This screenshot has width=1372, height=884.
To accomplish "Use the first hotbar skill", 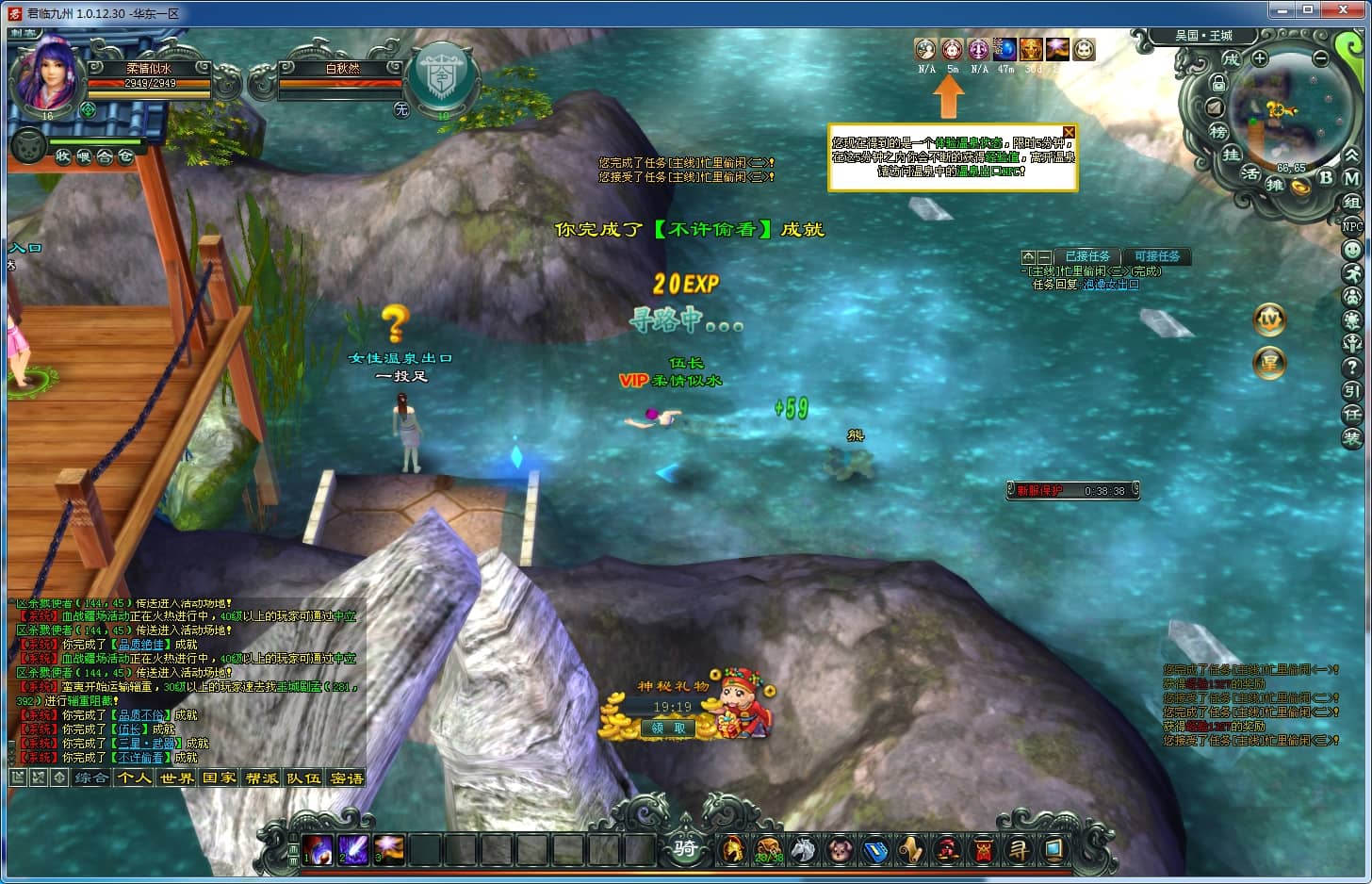I will click(x=318, y=850).
